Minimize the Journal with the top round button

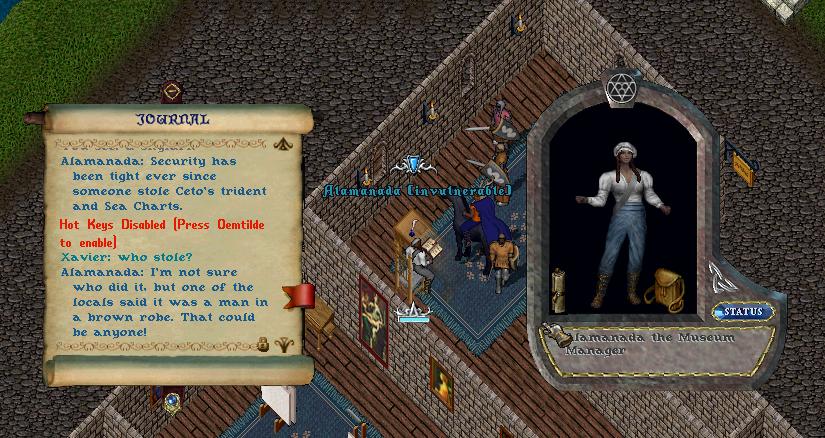click(172, 92)
